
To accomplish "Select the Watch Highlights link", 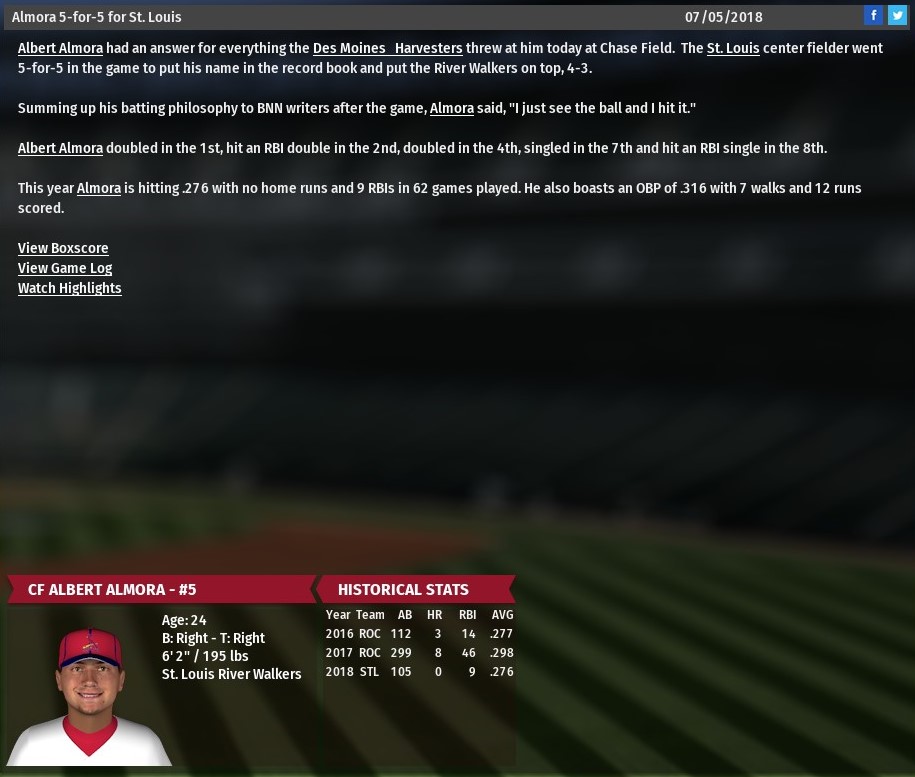I will coord(70,288).
